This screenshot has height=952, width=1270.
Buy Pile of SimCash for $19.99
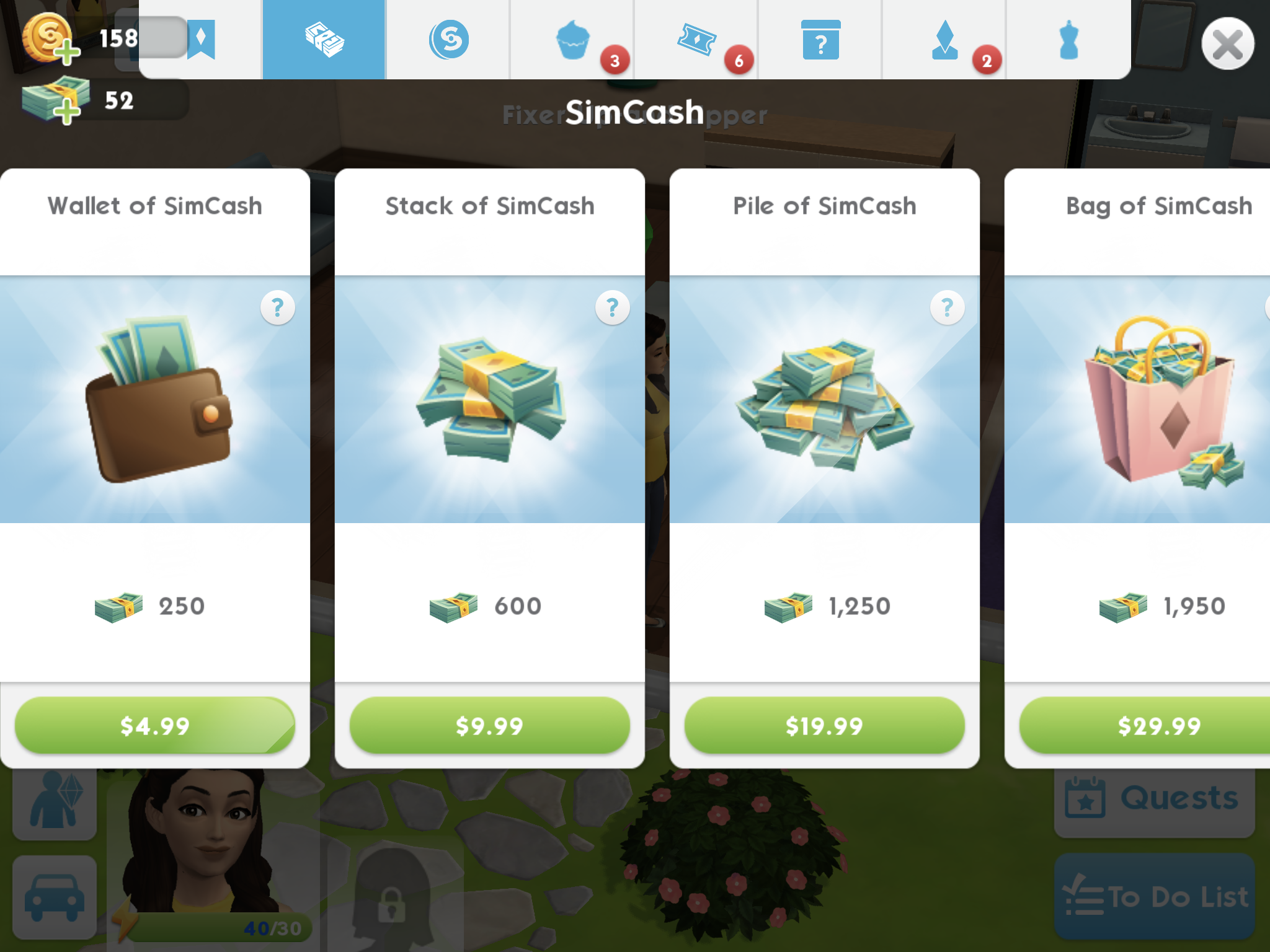[824, 725]
